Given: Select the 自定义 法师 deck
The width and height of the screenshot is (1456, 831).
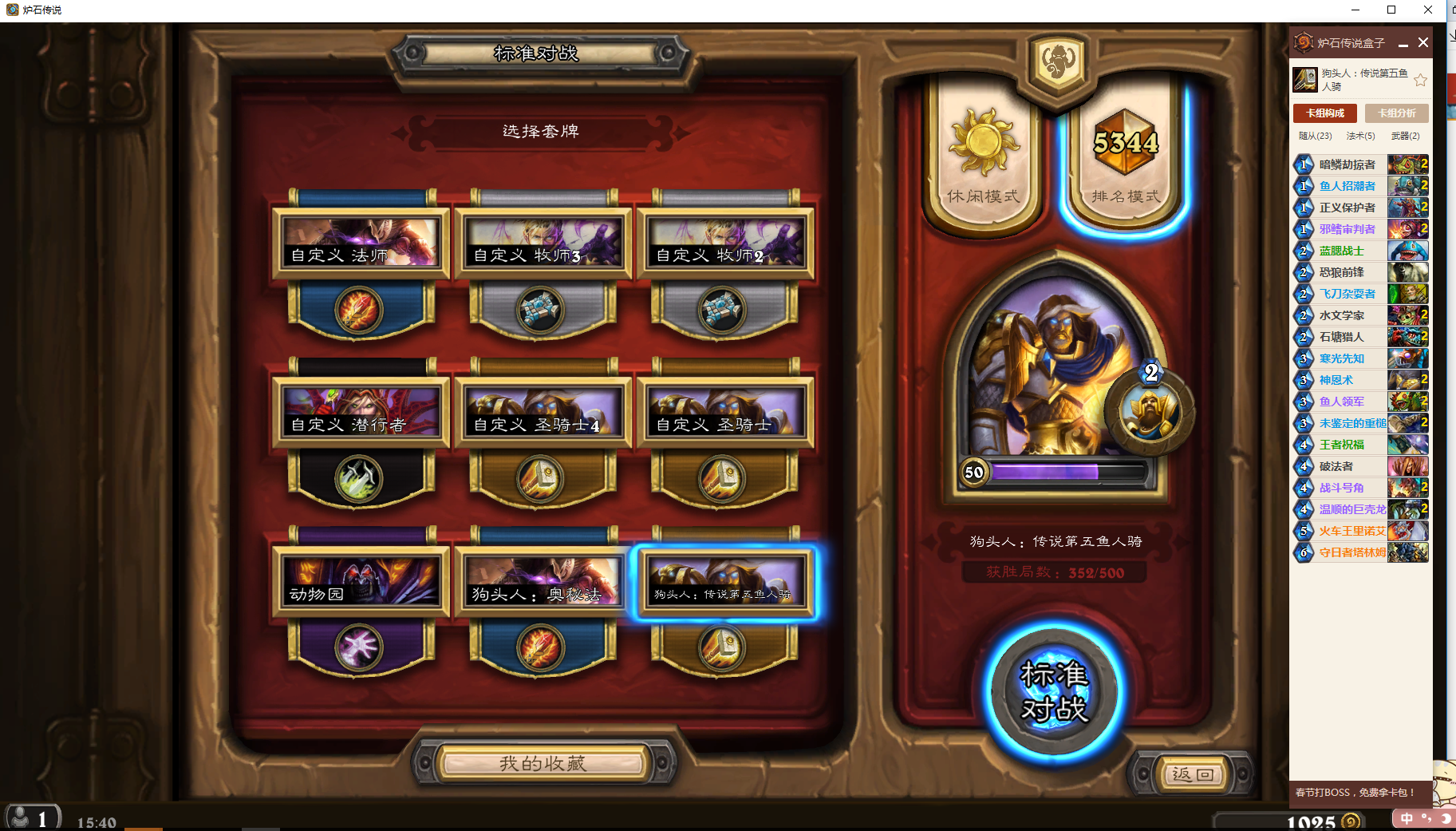Looking at the screenshot, I should tap(361, 243).
